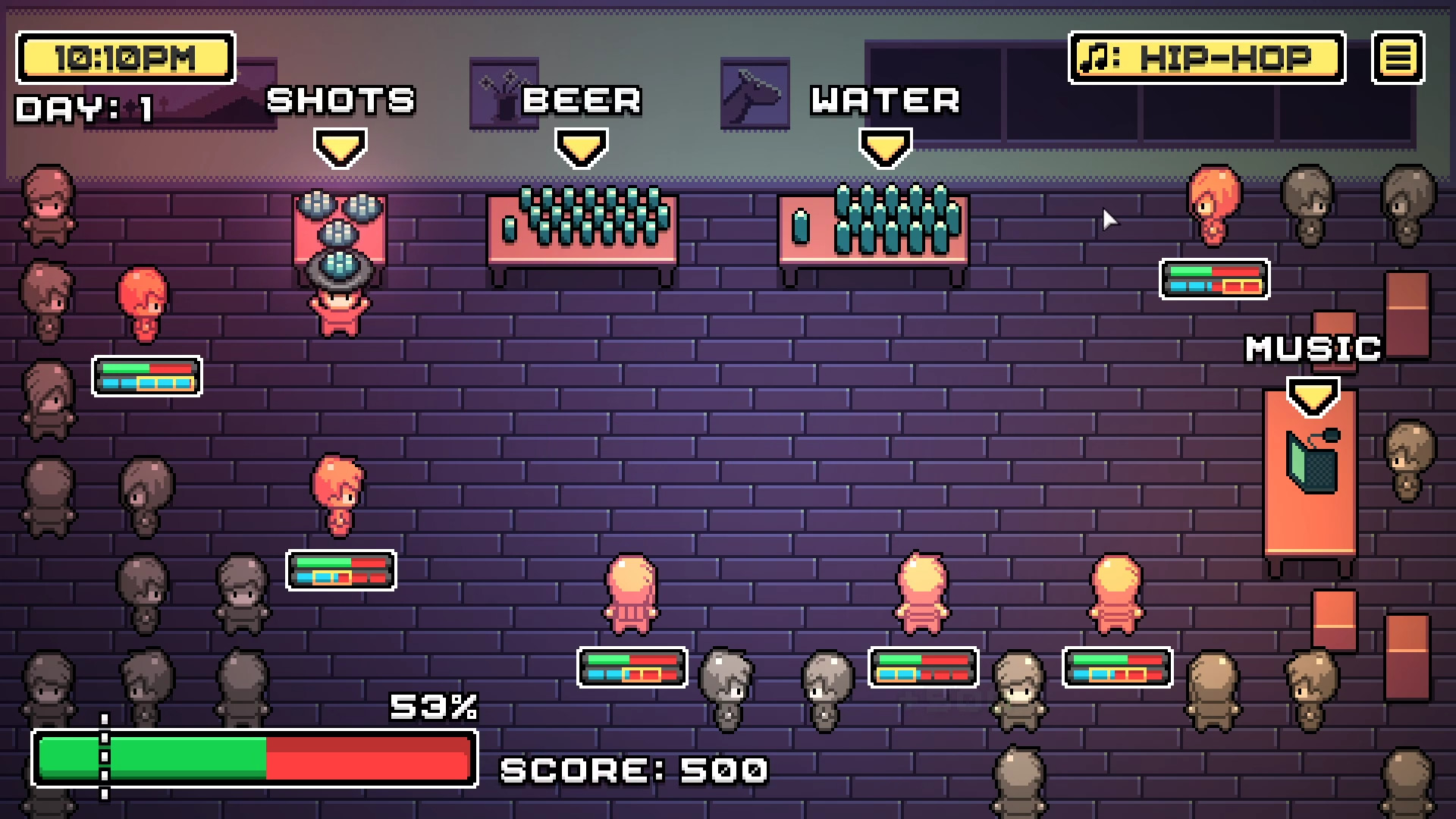
Task: Click the dog picture frame above WATER
Action: click(753, 91)
